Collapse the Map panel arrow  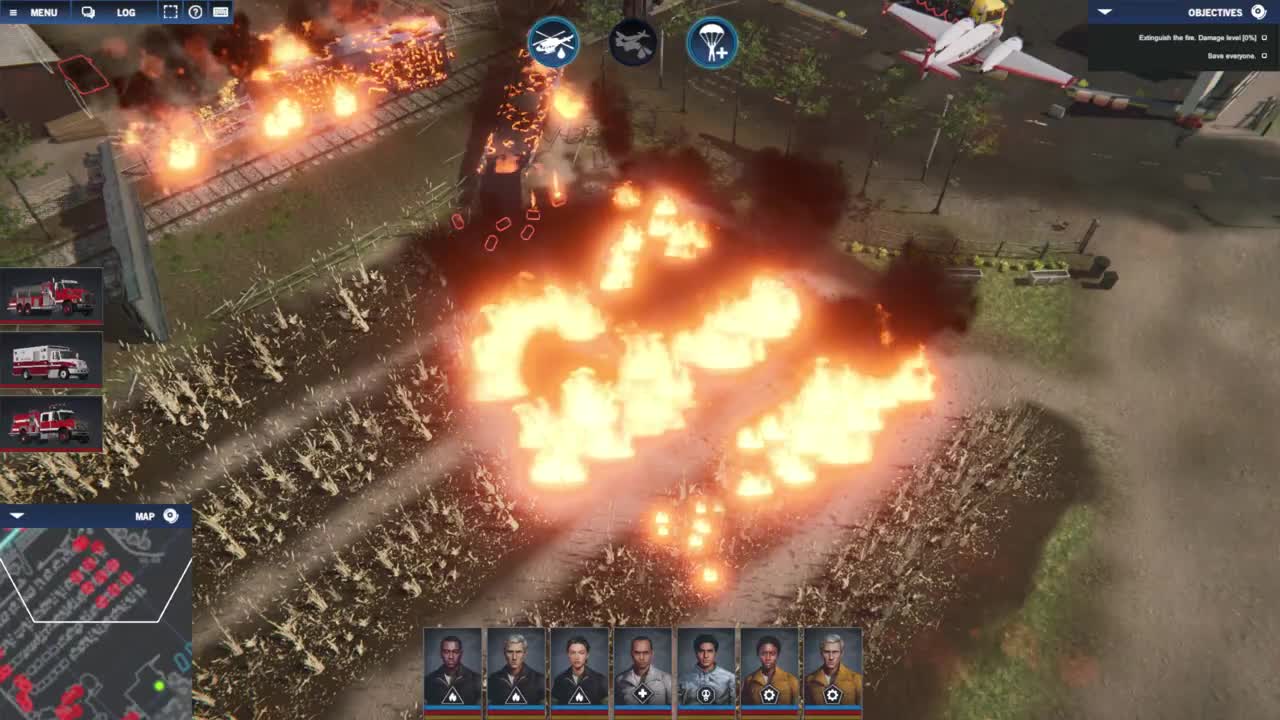click(x=16, y=516)
